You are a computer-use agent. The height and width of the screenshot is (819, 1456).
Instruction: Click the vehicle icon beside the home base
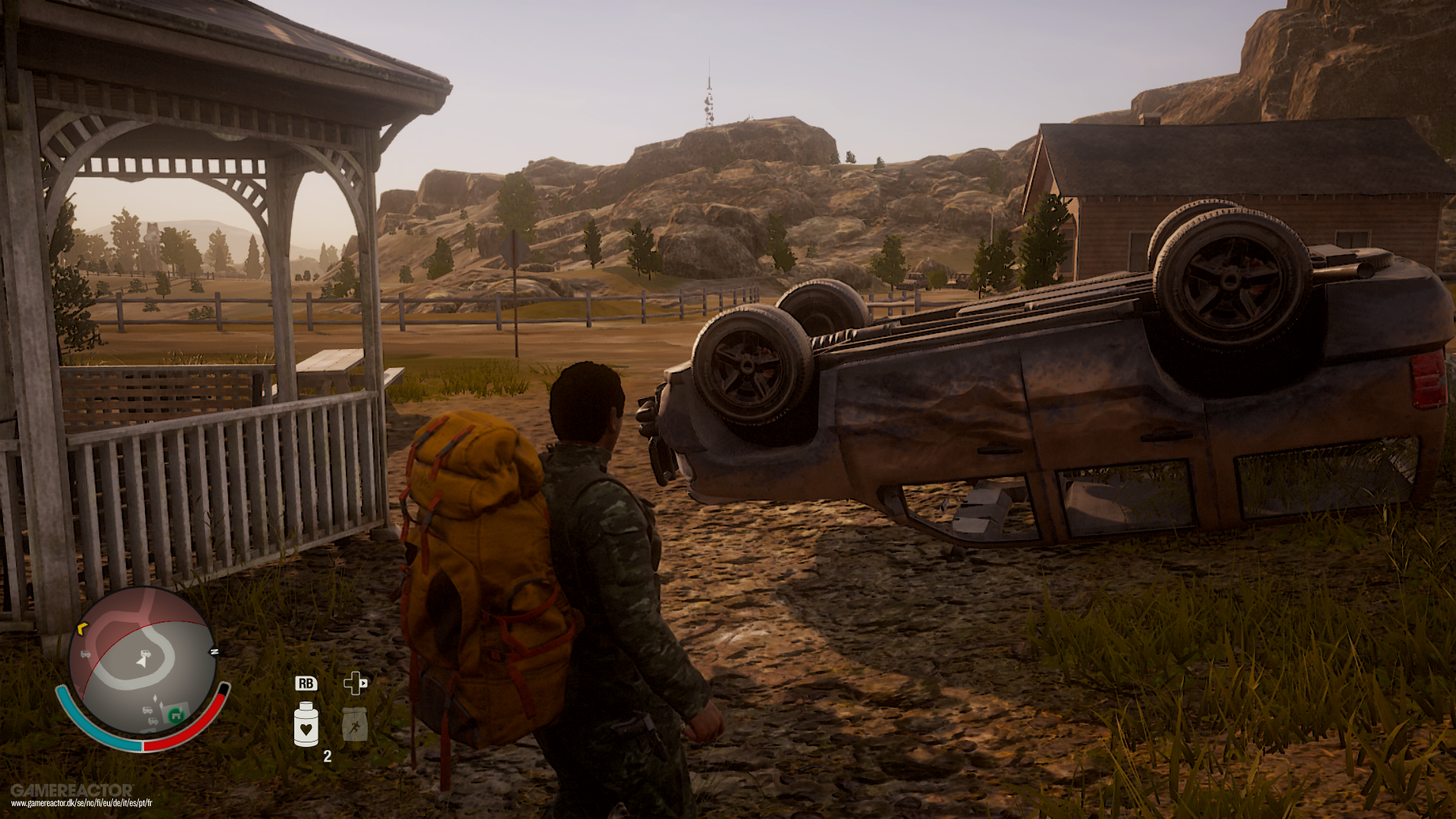pos(152,721)
